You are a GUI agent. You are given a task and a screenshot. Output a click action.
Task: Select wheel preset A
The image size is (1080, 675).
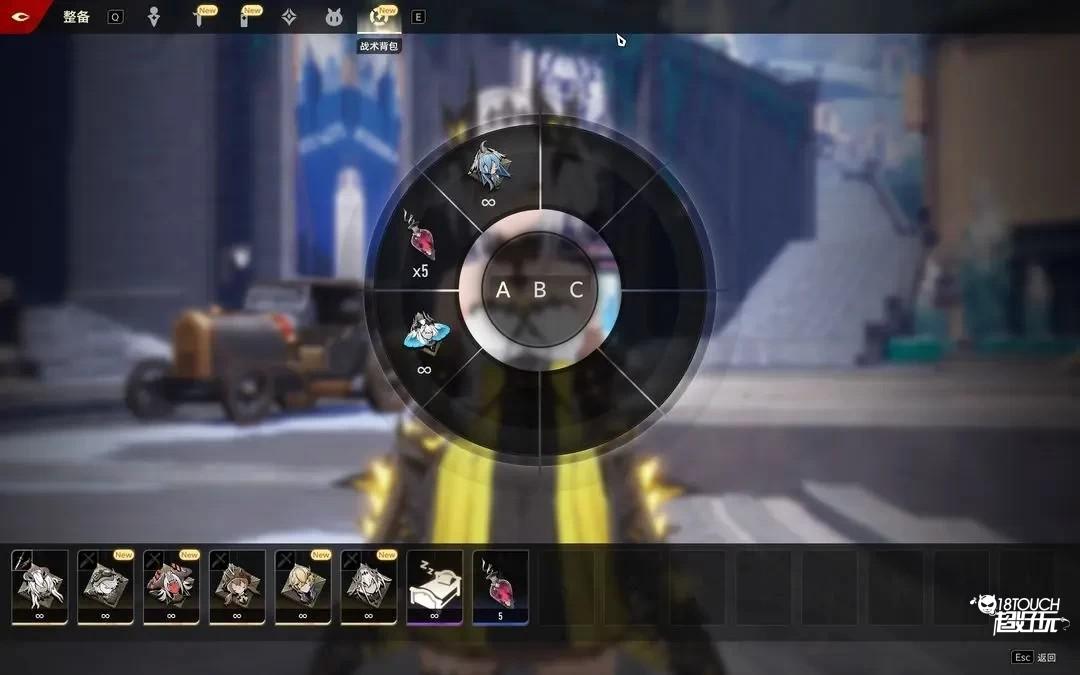[x=503, y=290]
